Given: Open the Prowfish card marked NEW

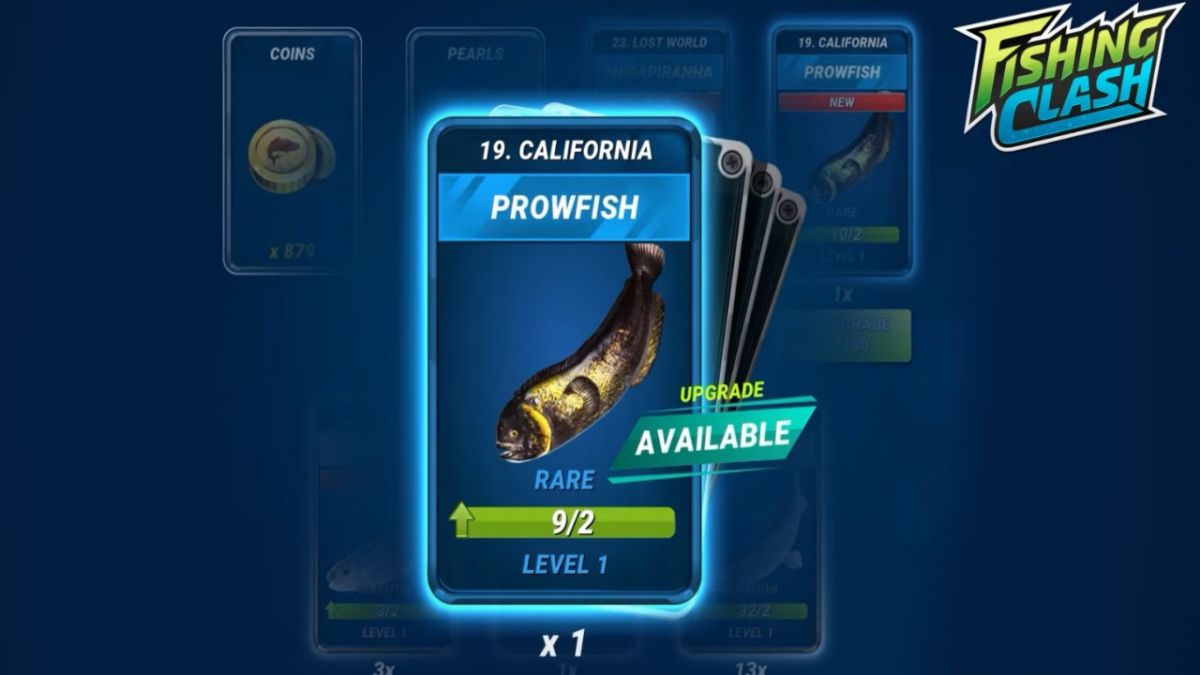Looking at the screenshot, I should coord(843,150).
